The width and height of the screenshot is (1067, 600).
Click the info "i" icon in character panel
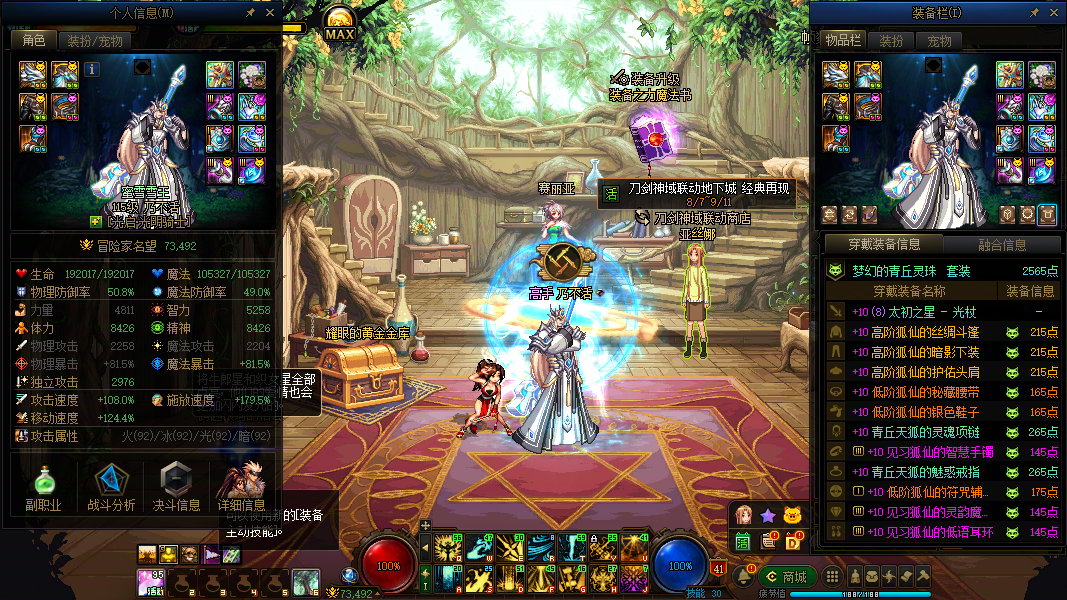coord(92,69)
